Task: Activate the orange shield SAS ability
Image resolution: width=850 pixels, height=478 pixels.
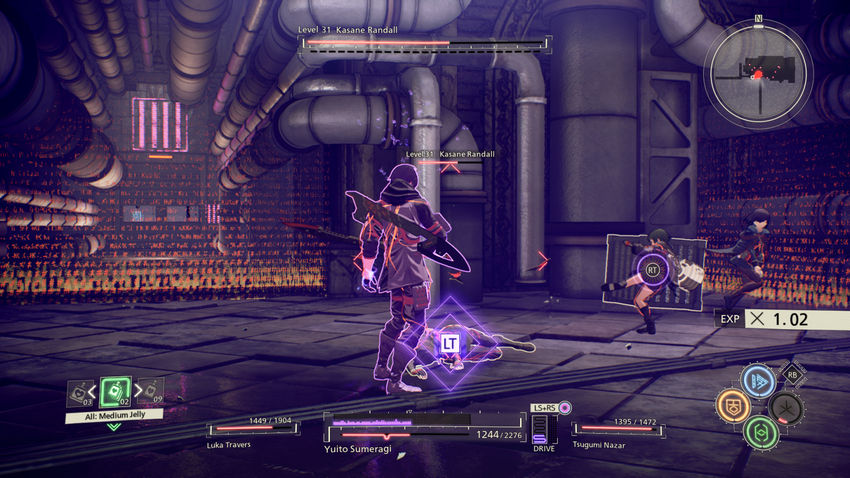Action: pyautogui.click(x=732, y=406)
